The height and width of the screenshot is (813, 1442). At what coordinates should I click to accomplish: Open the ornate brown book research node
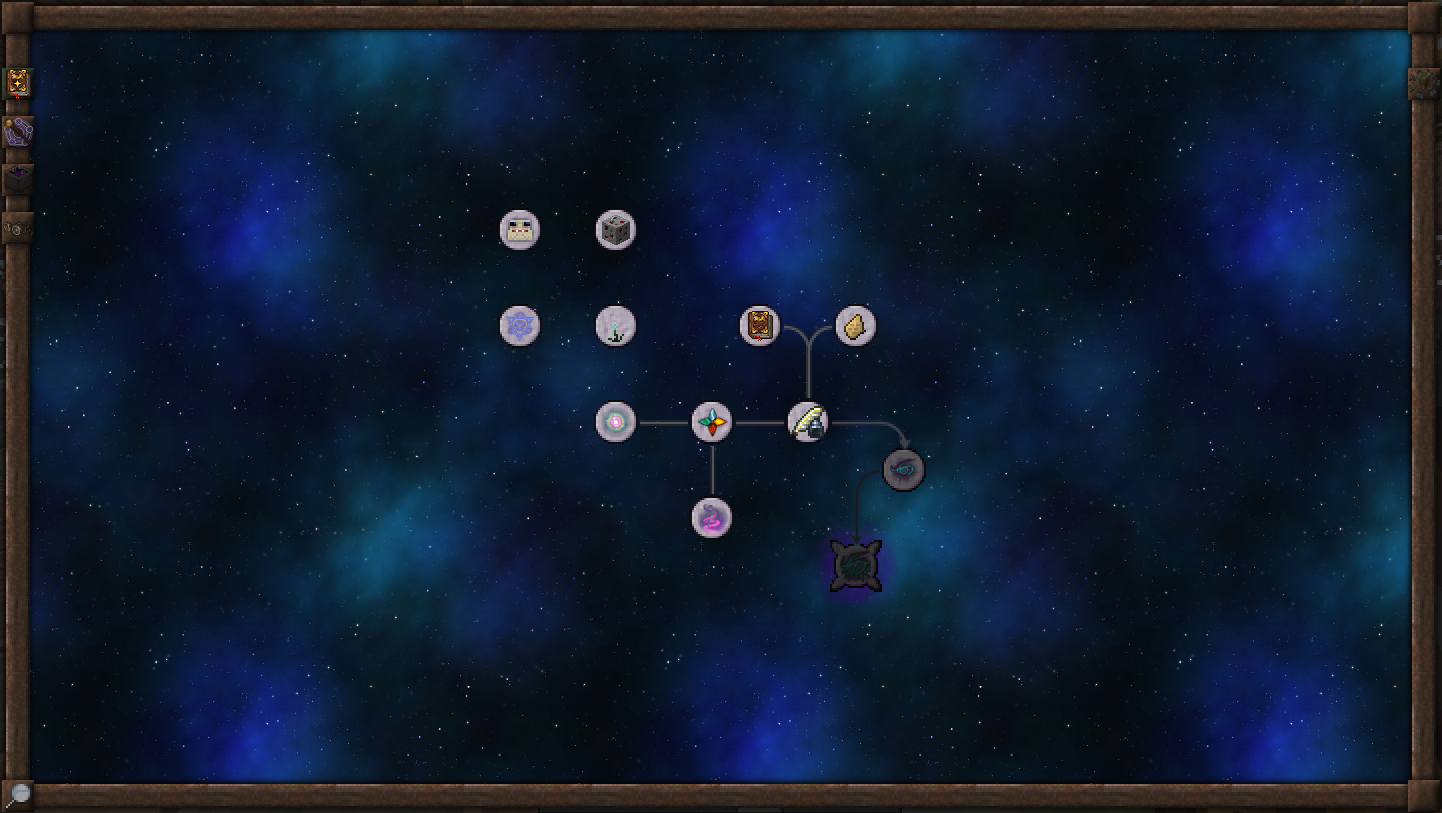(760, 326)
